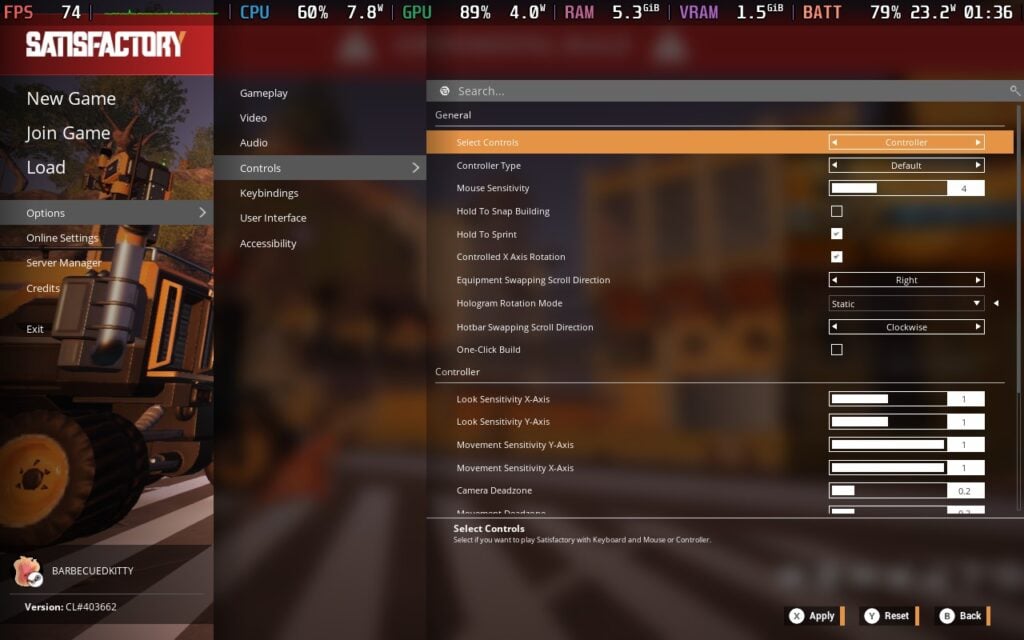Select the Keybindings tab

pos(269,193)
